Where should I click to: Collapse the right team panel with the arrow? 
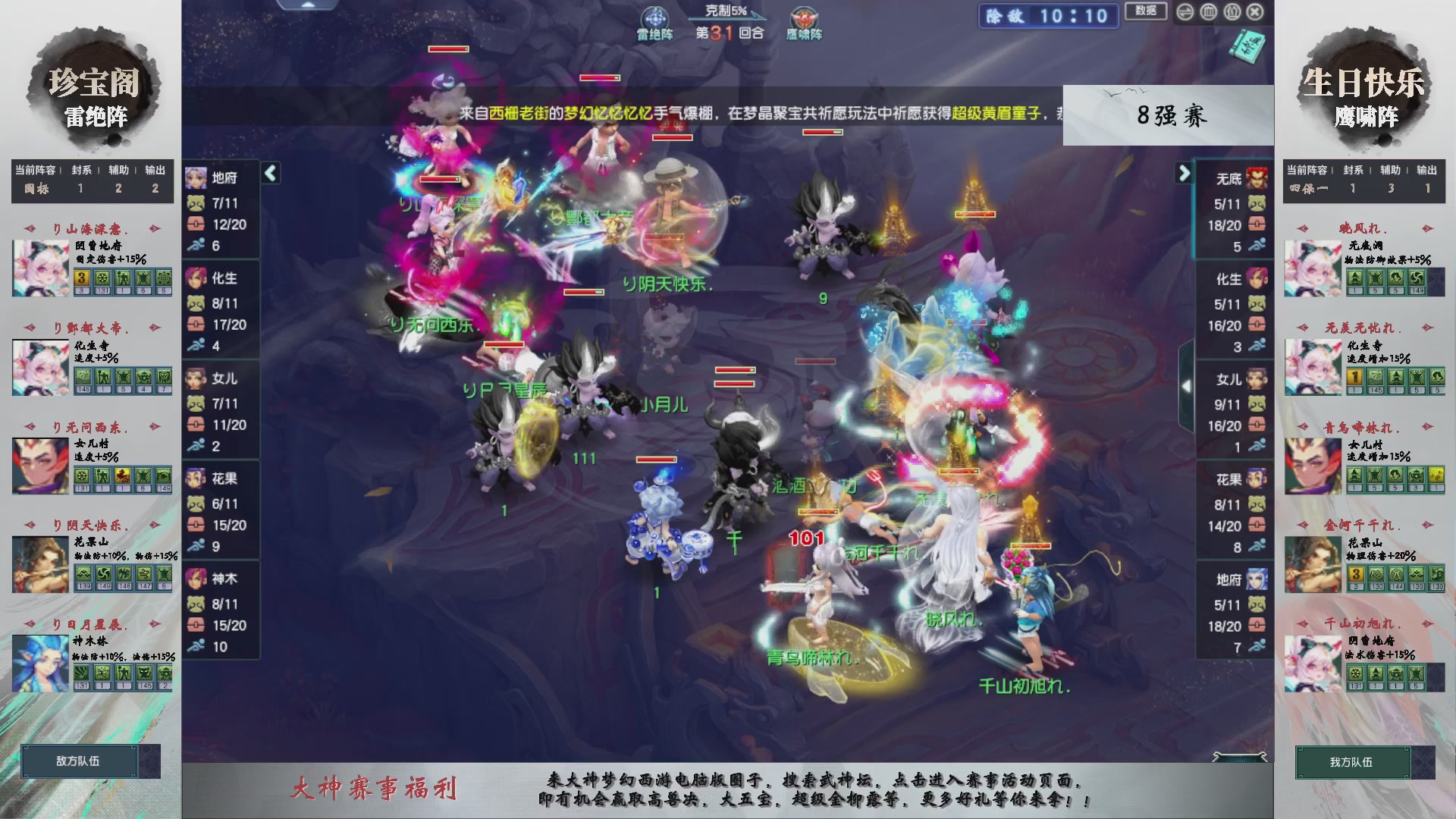point(1185,173)
